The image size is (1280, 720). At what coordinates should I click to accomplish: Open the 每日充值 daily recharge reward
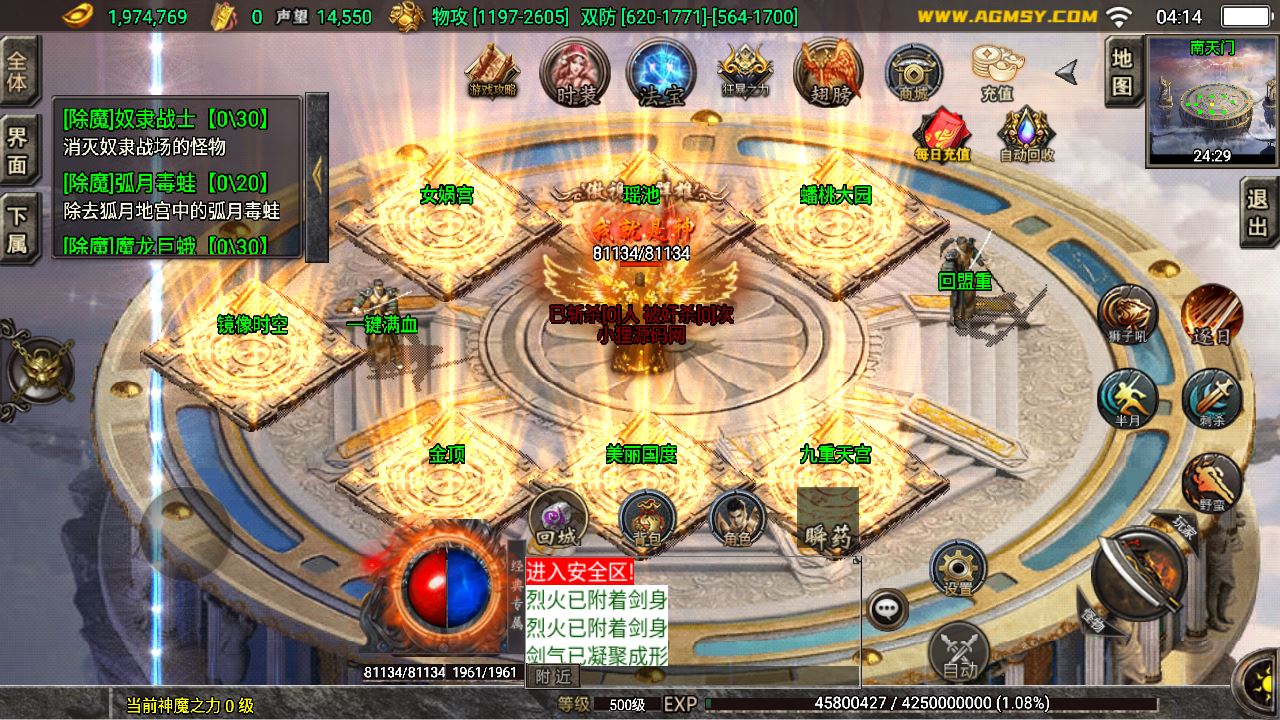942,136
